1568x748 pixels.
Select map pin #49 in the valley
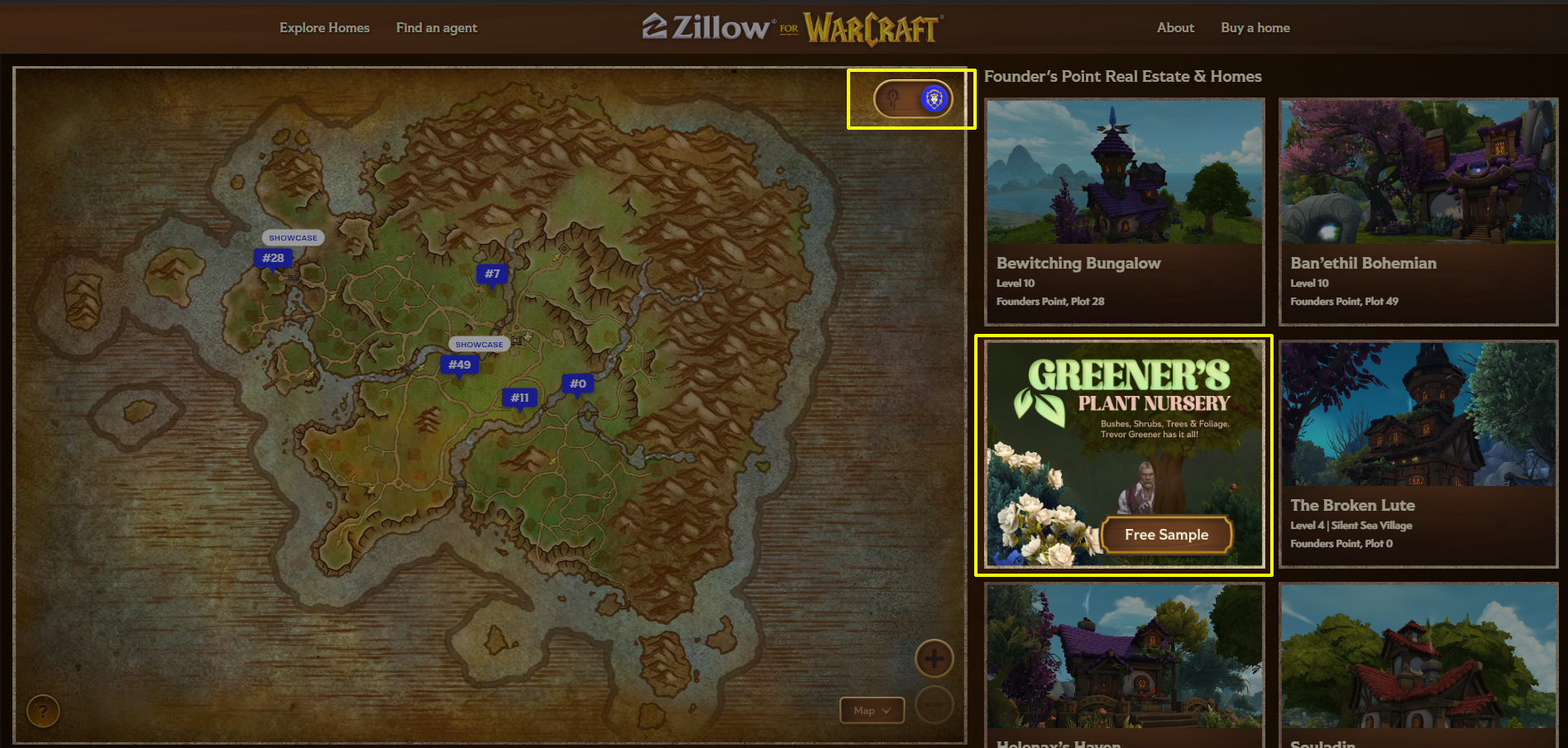pos(460,364)
